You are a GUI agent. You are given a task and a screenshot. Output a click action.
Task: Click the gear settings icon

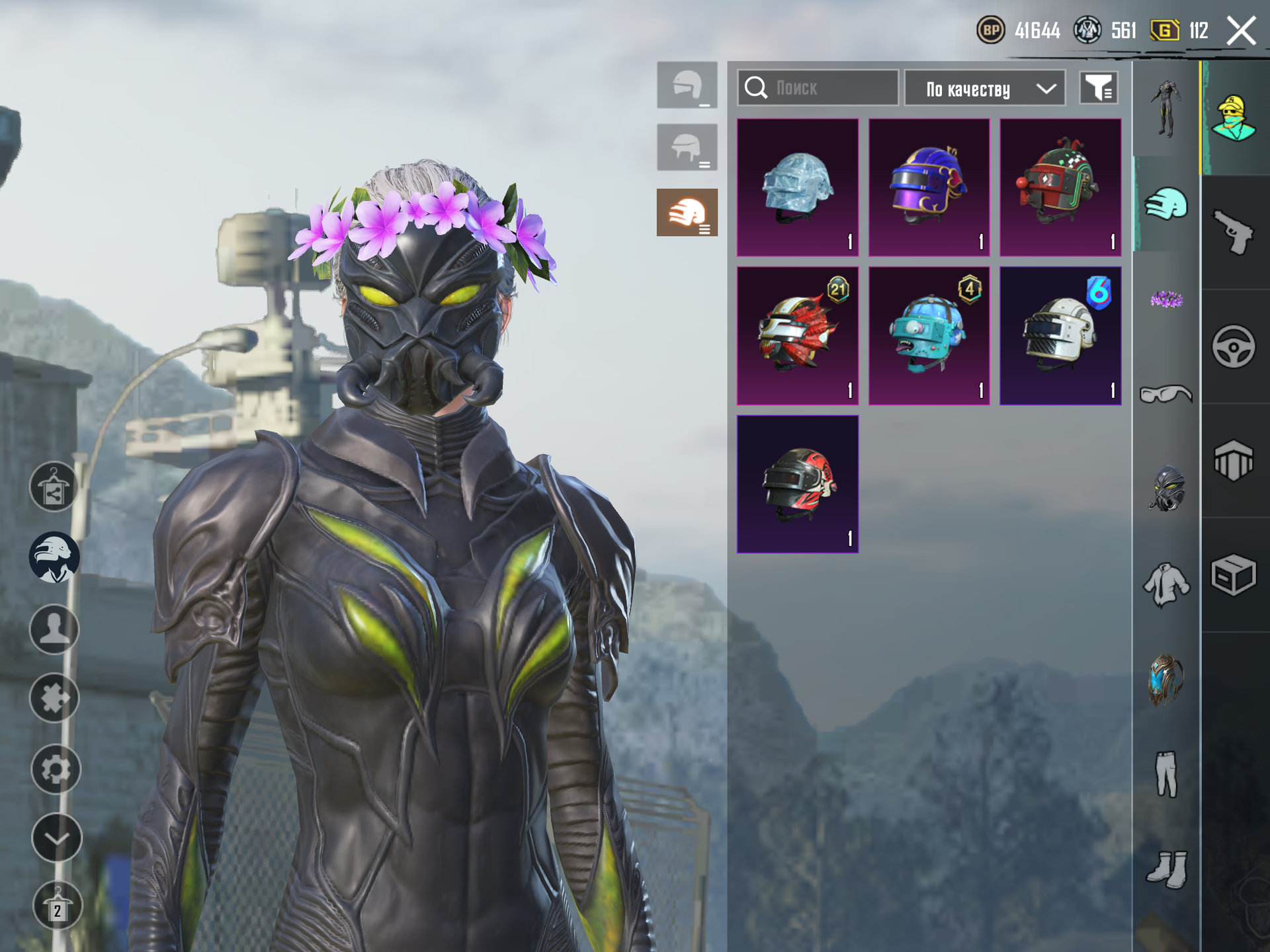pos(56,769)
